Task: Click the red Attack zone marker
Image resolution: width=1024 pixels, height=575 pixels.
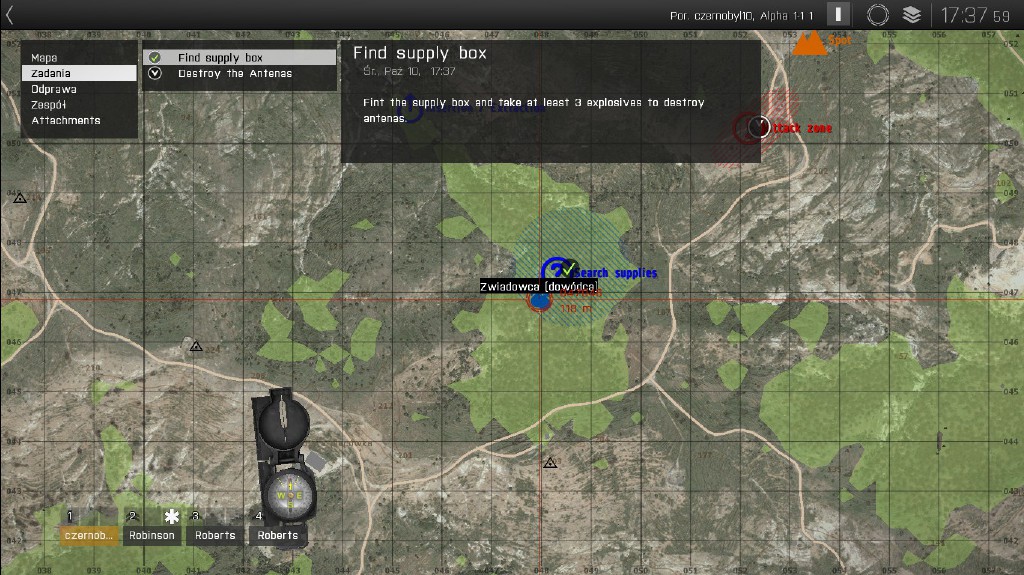Action: [757, 127]
